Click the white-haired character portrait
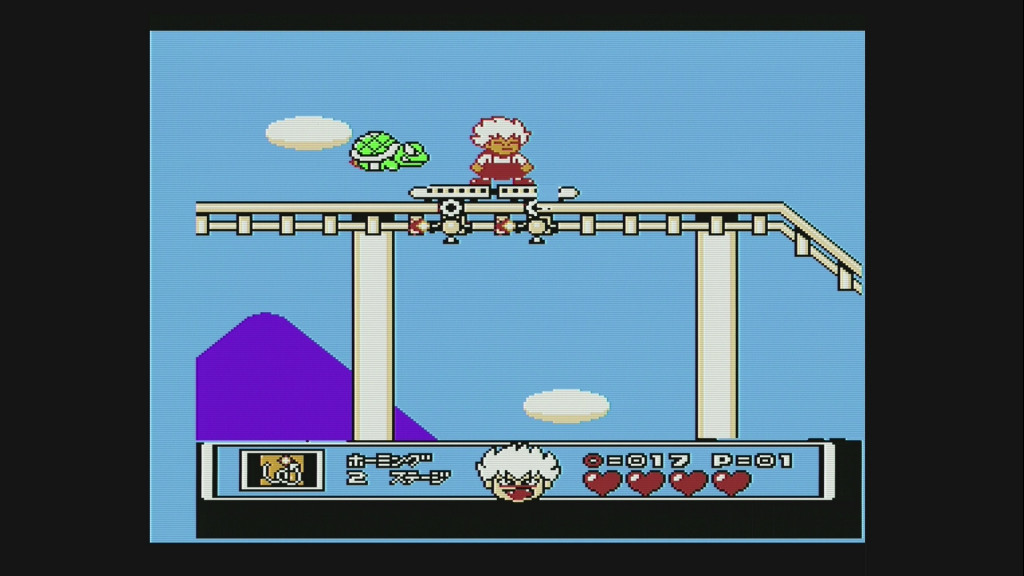Image resolution: width=1024 pixels, height=576 pixels. (517, 471)
